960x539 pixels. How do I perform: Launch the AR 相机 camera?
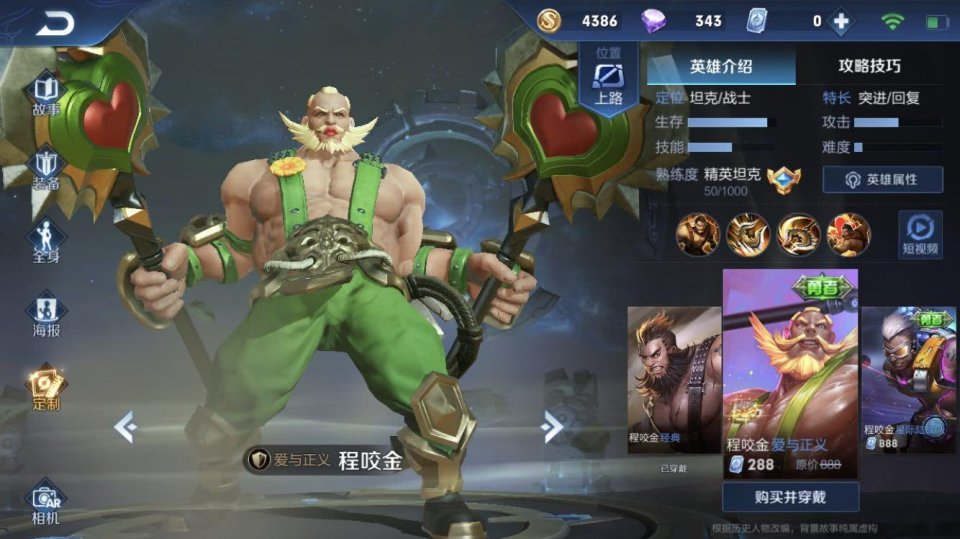point(46,503)
